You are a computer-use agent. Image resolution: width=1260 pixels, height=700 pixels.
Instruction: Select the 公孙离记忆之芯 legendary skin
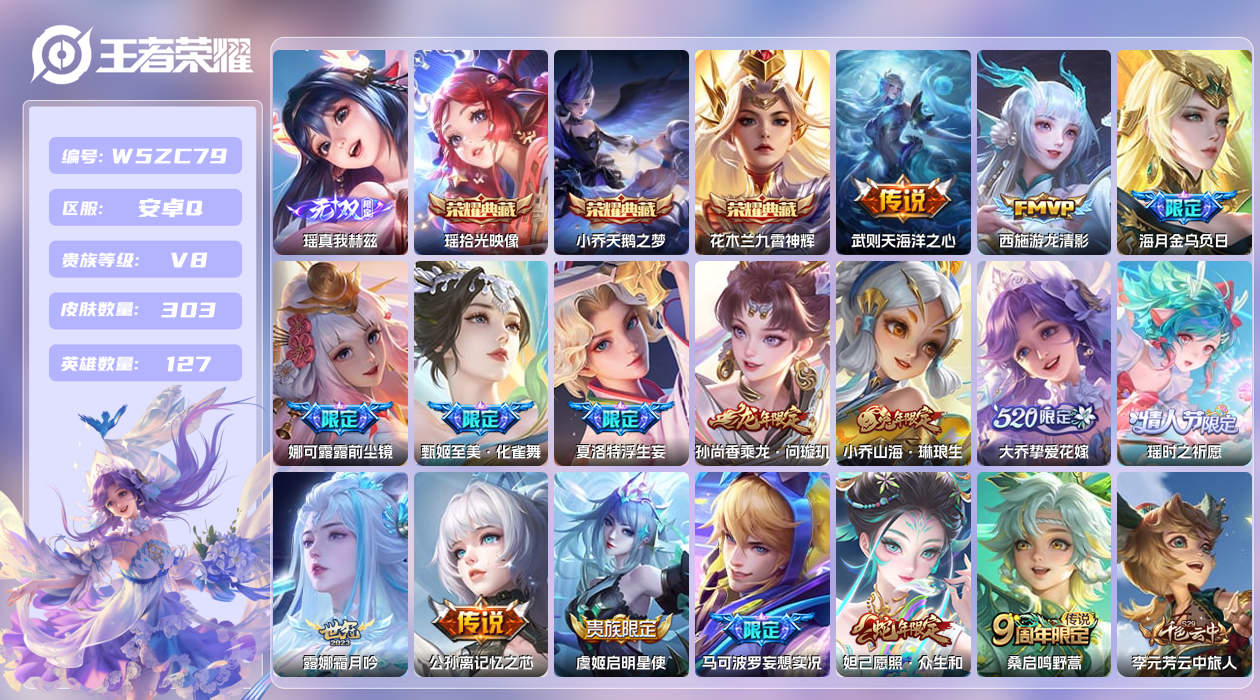point(481,574)
